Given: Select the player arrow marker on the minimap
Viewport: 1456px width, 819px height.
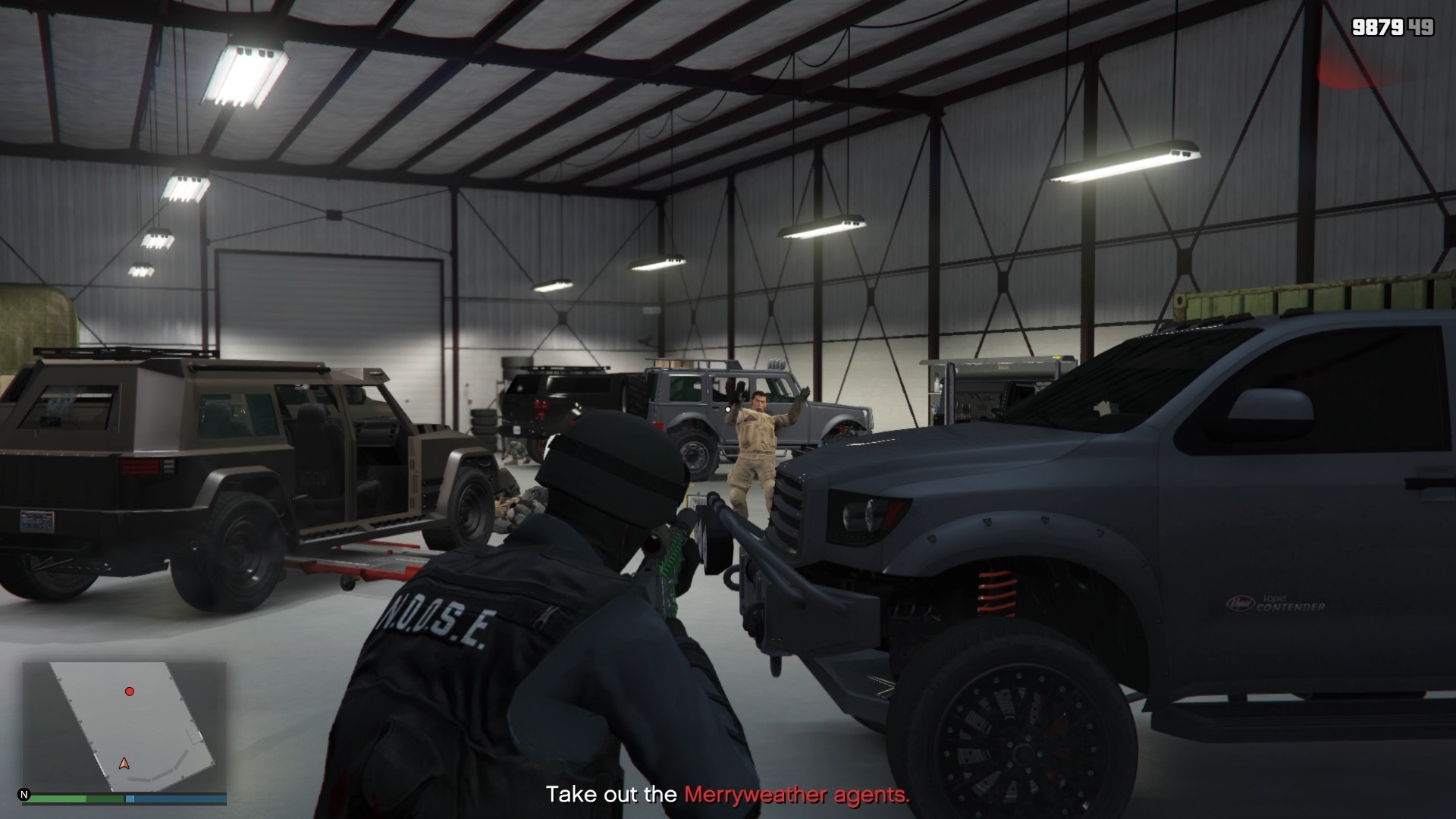Looking at the screenshot, I should point(124,764).
